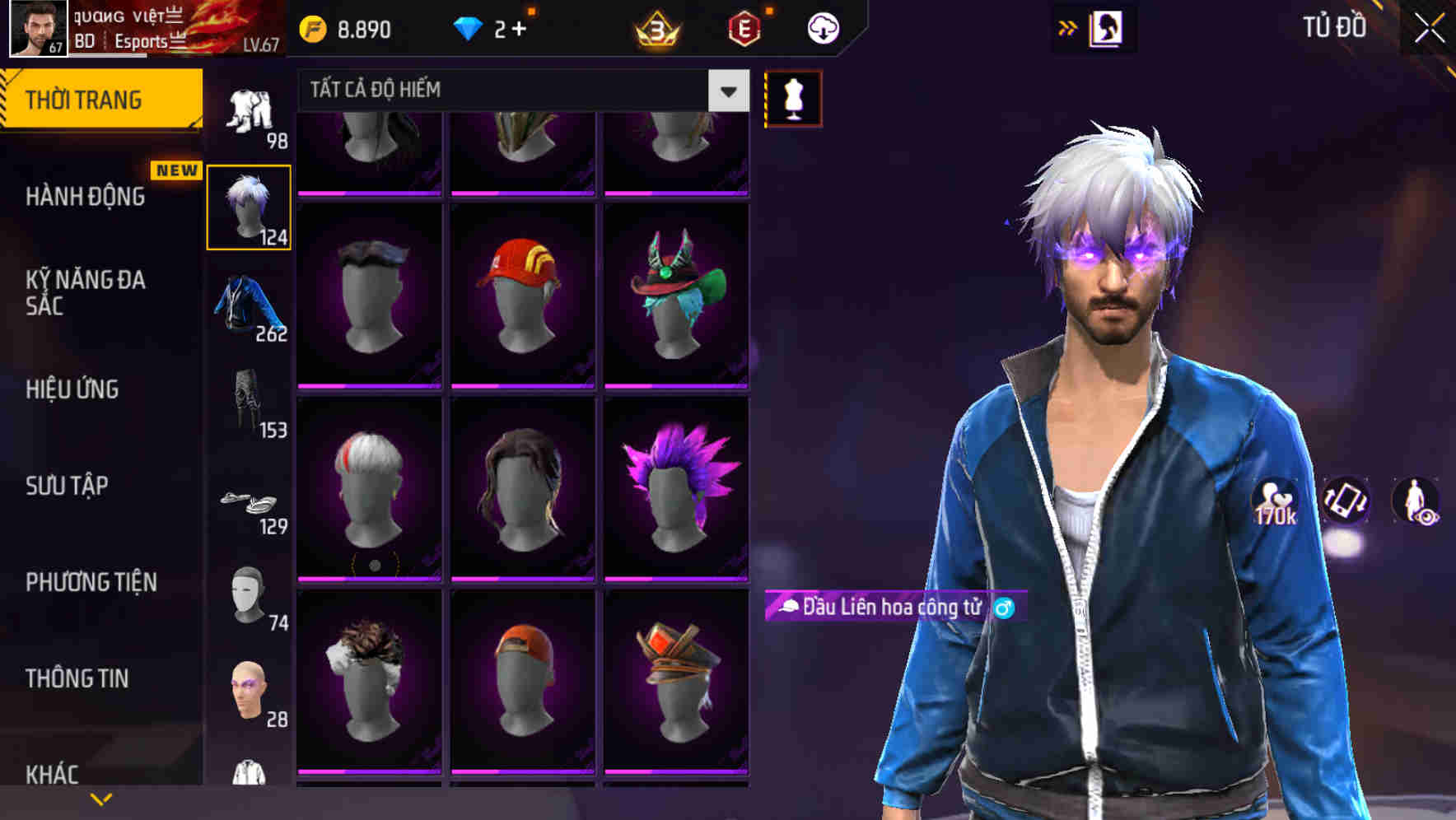Toggle the mannequin preview next to rarity filter
This screenshot has height=820, width=1456.
[x=793, y=97]
